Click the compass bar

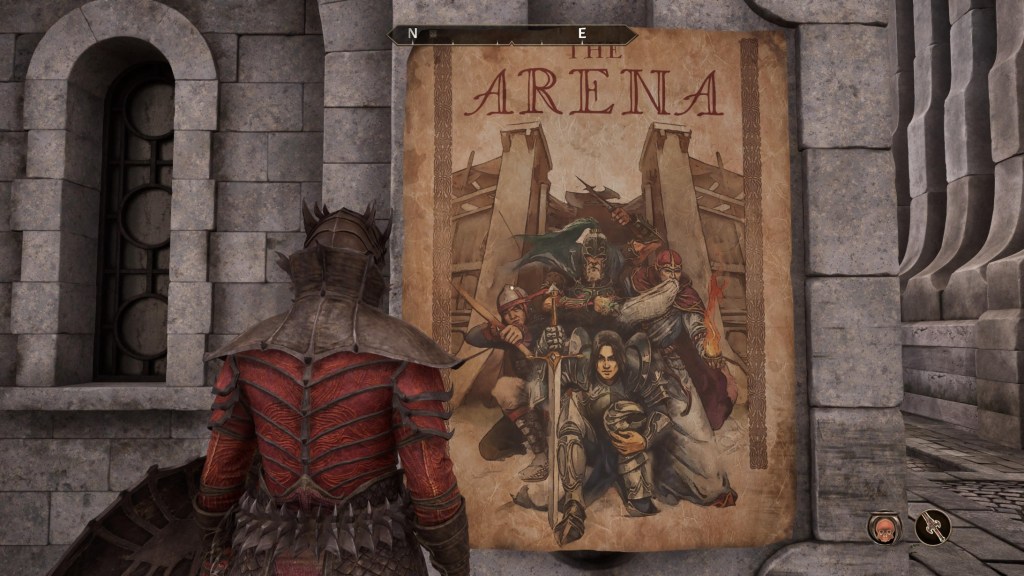point(512,35)
